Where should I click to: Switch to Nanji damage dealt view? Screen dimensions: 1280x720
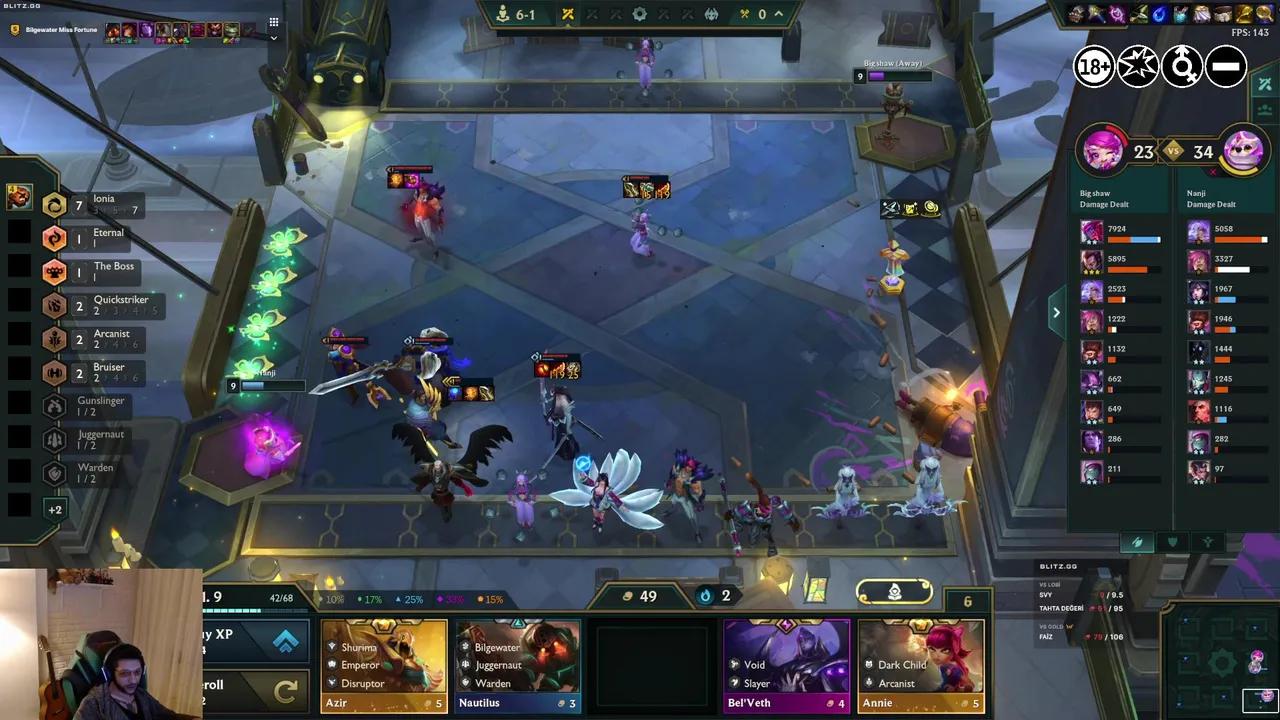(1213, 198)
